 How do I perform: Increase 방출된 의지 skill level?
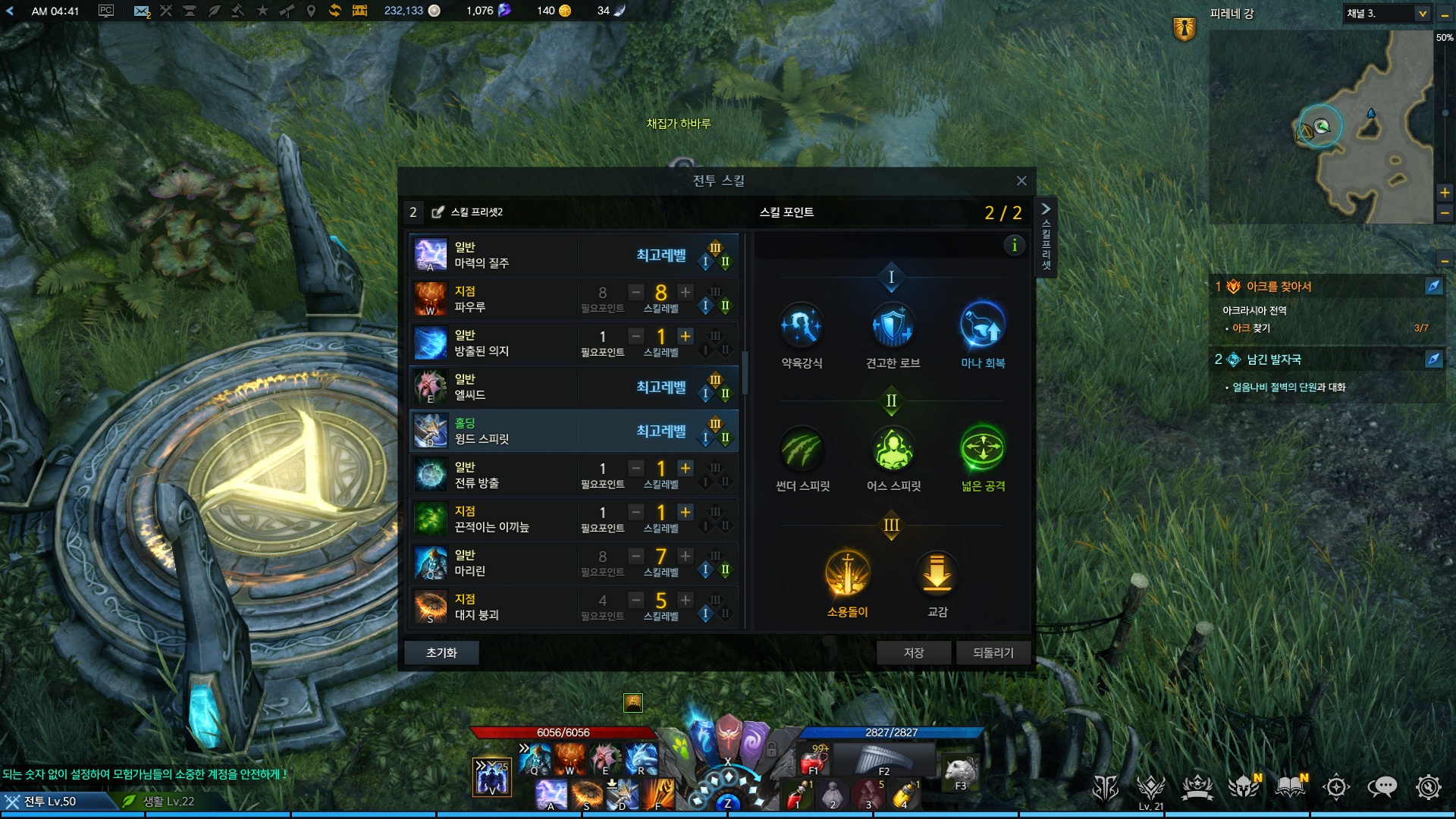click(686, 336)
